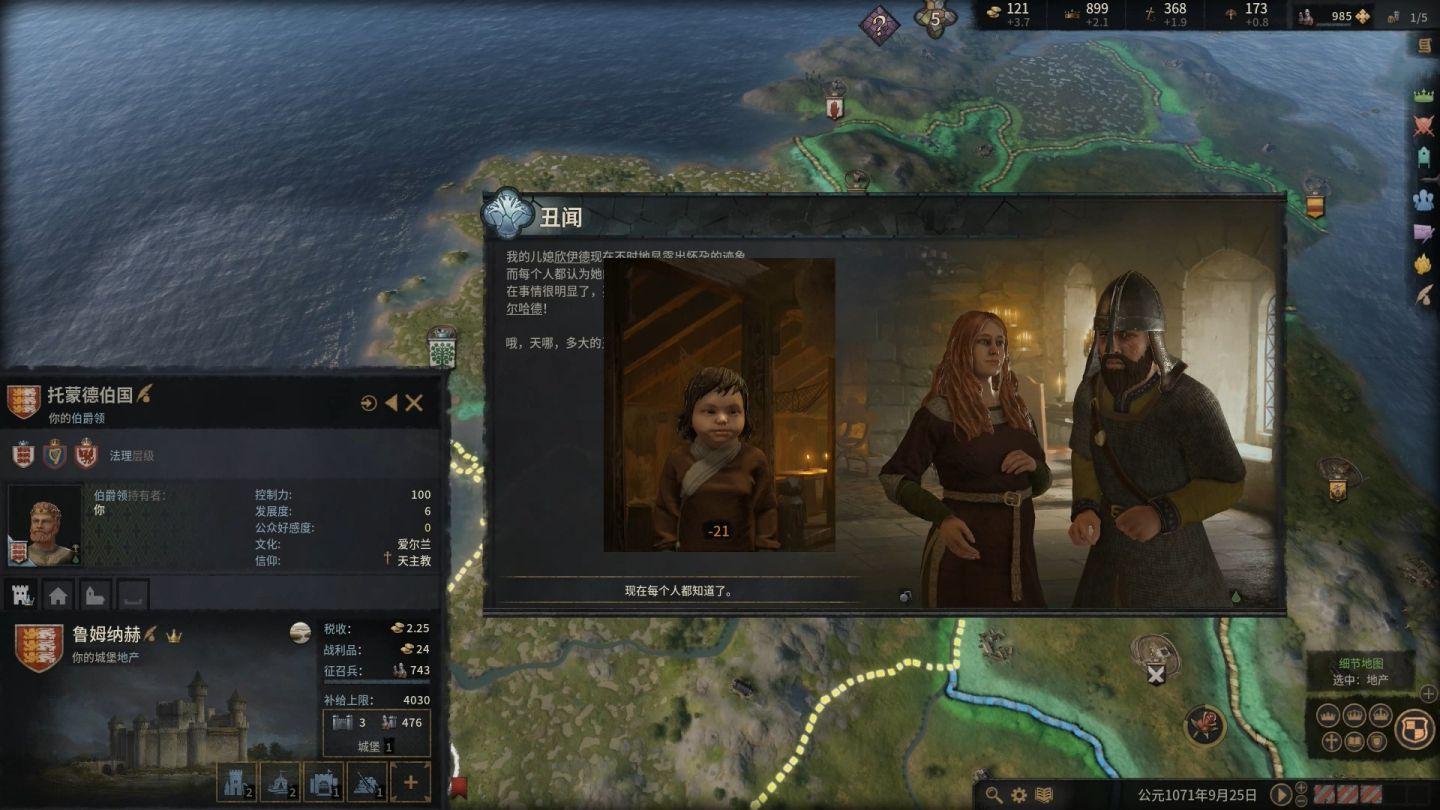Open the gear settings menu
This screenshot has width=1440, height=810.
pos(1019,795)
